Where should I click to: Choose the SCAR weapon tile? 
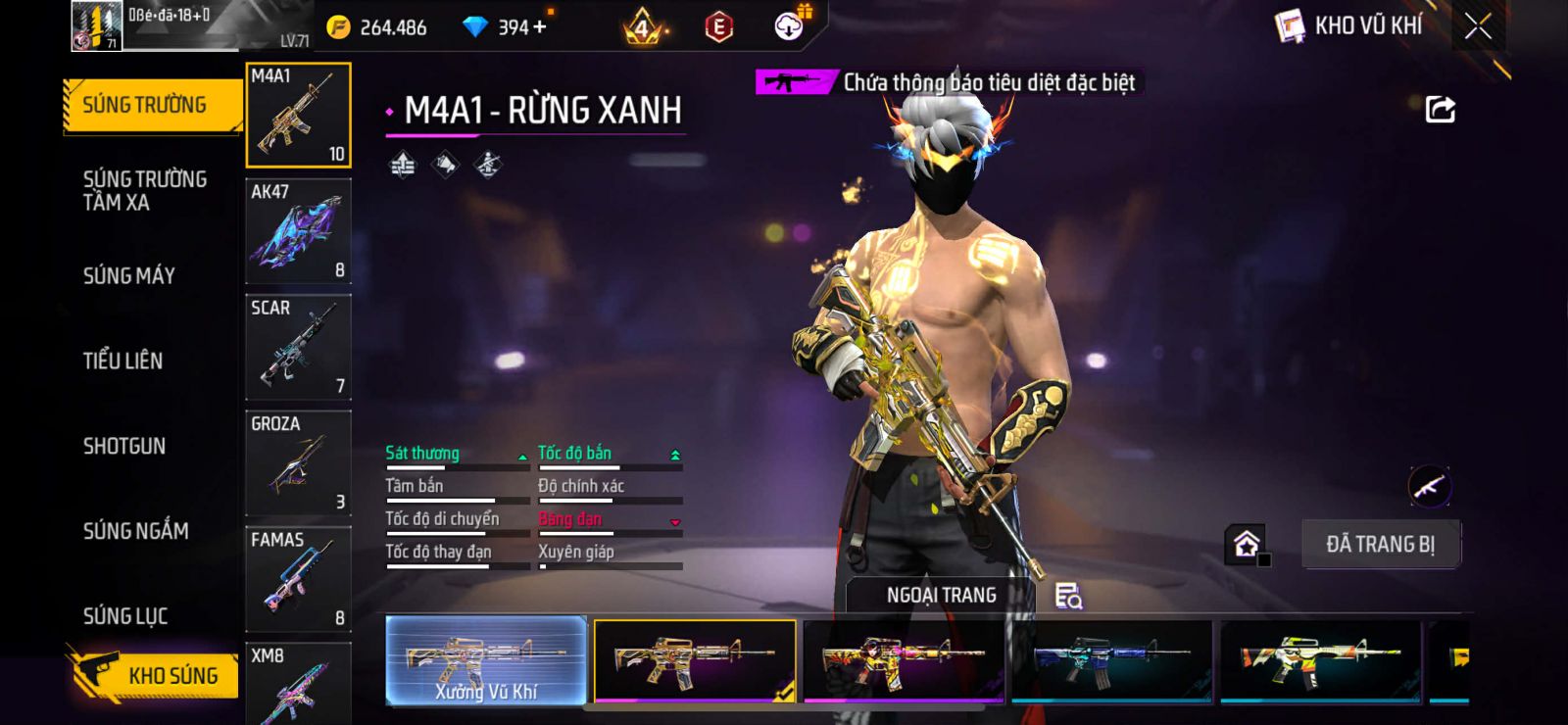point(298,347)
